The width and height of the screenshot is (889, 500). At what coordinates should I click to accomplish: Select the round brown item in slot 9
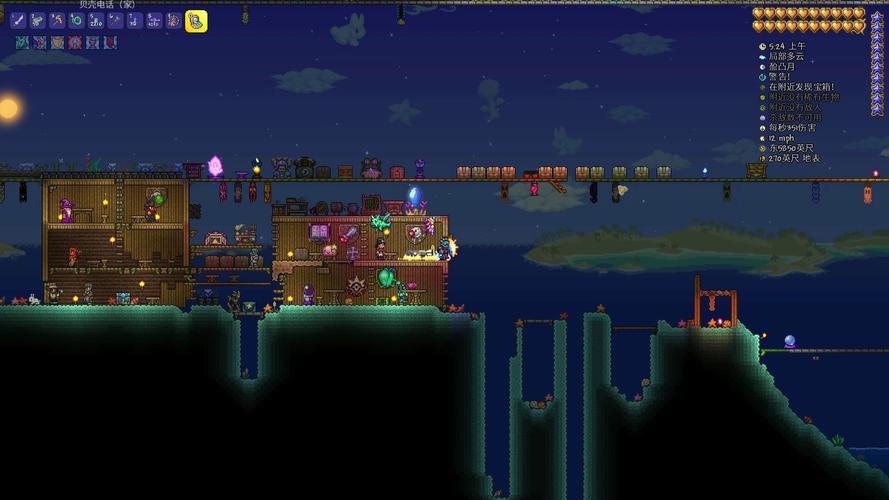(173, 20)
